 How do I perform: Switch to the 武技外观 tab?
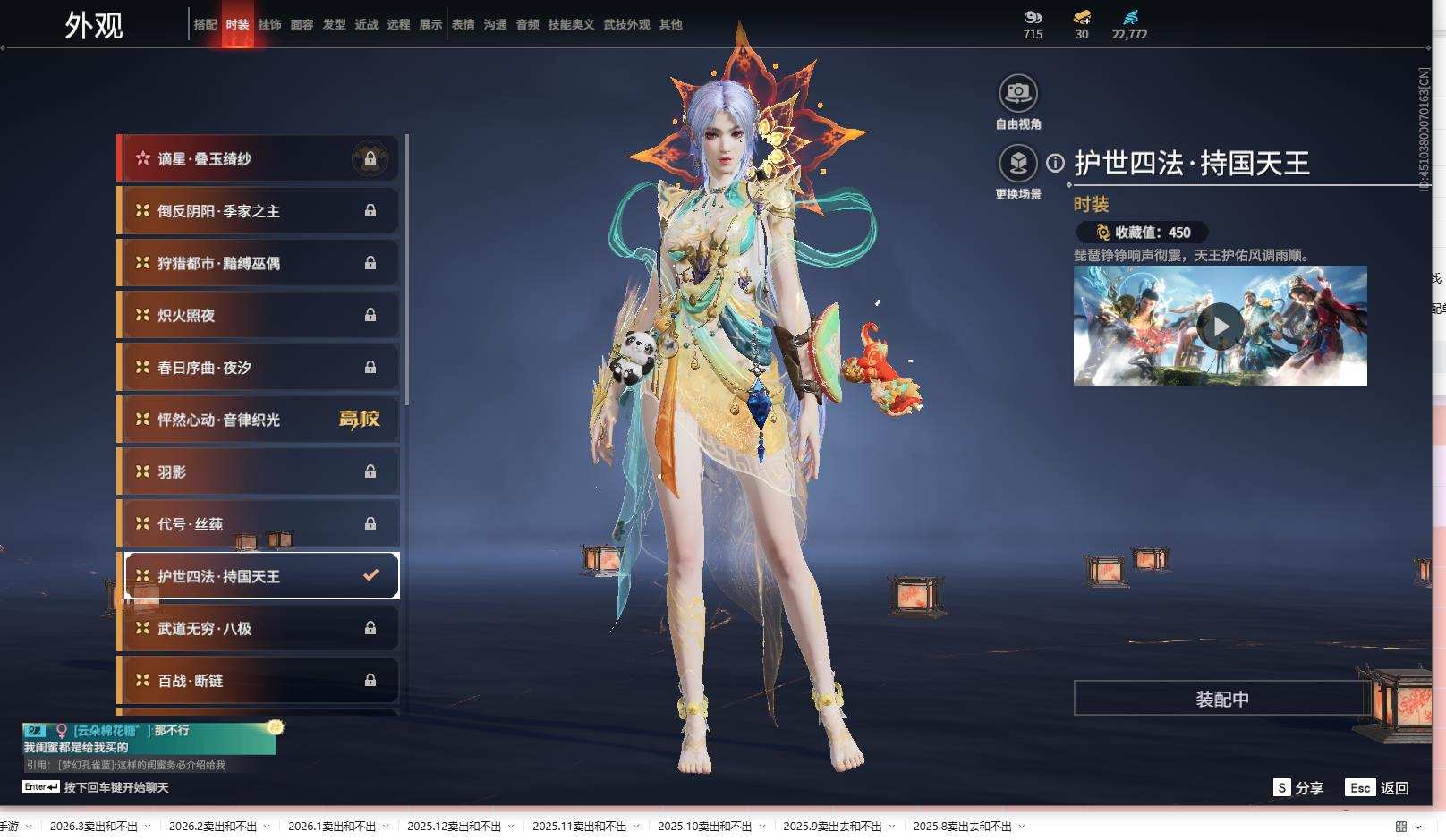[x=626, y=25]
